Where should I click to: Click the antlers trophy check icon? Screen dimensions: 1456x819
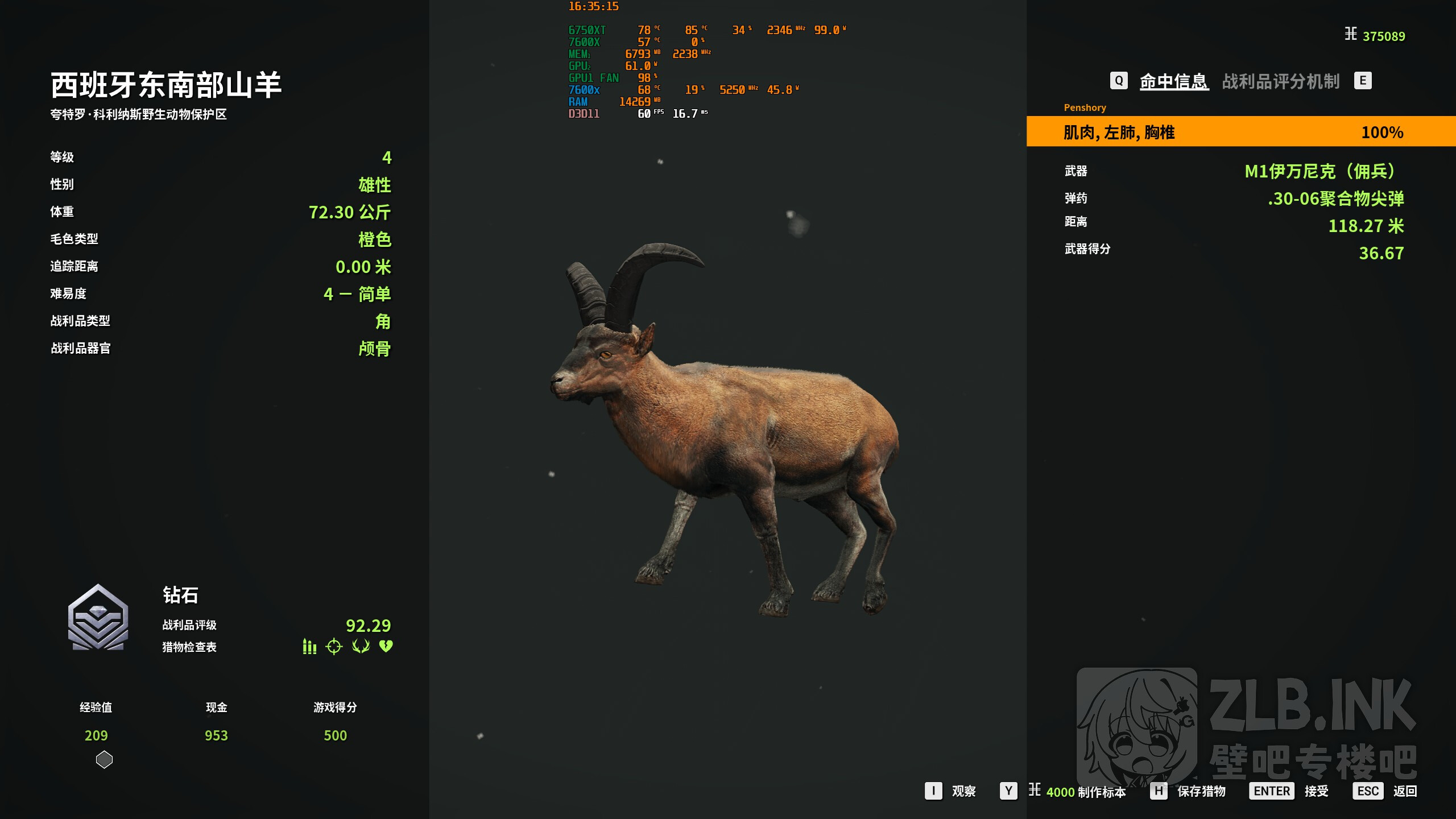click(361, 647)
